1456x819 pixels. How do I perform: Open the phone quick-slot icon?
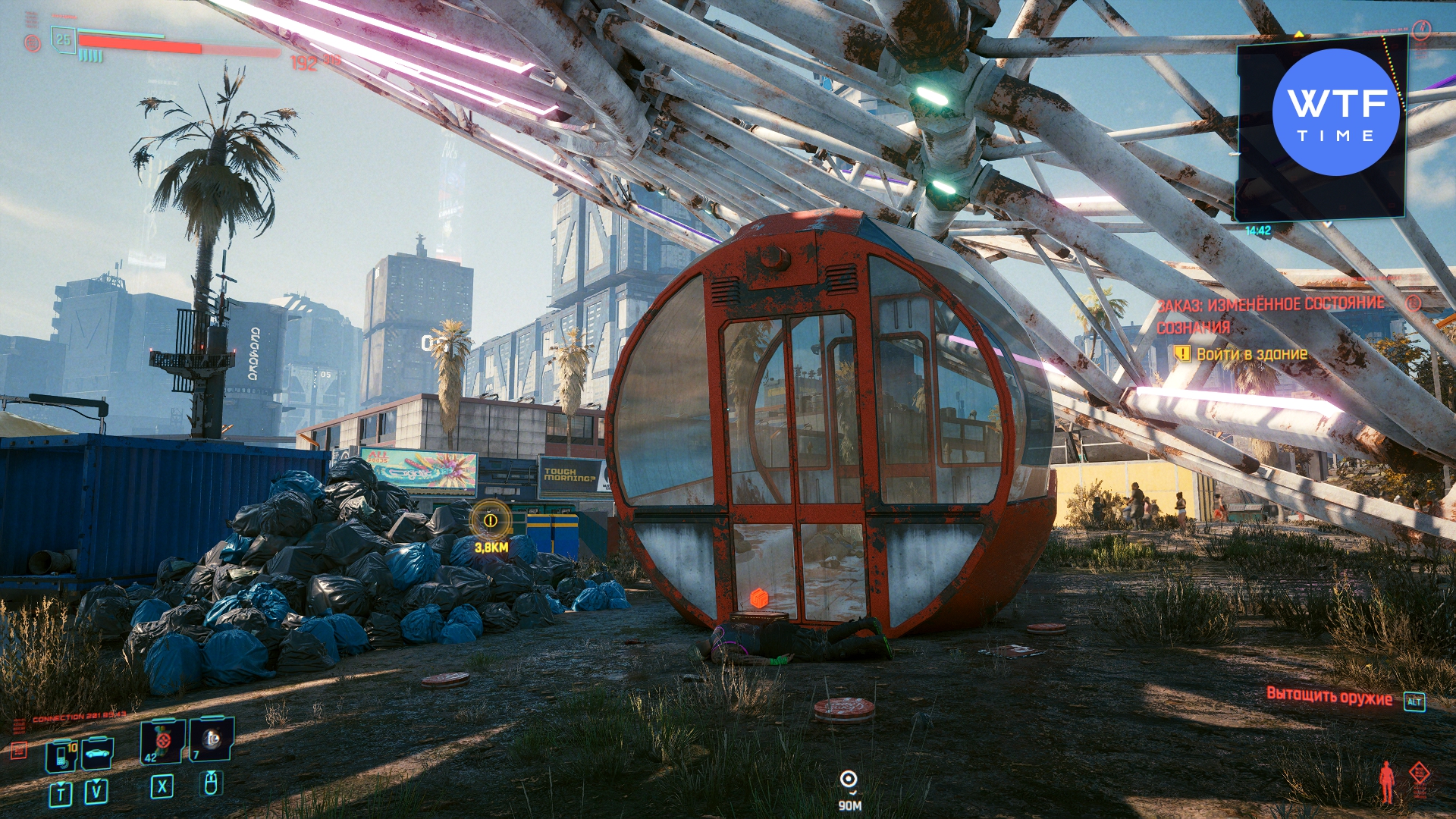61,755
